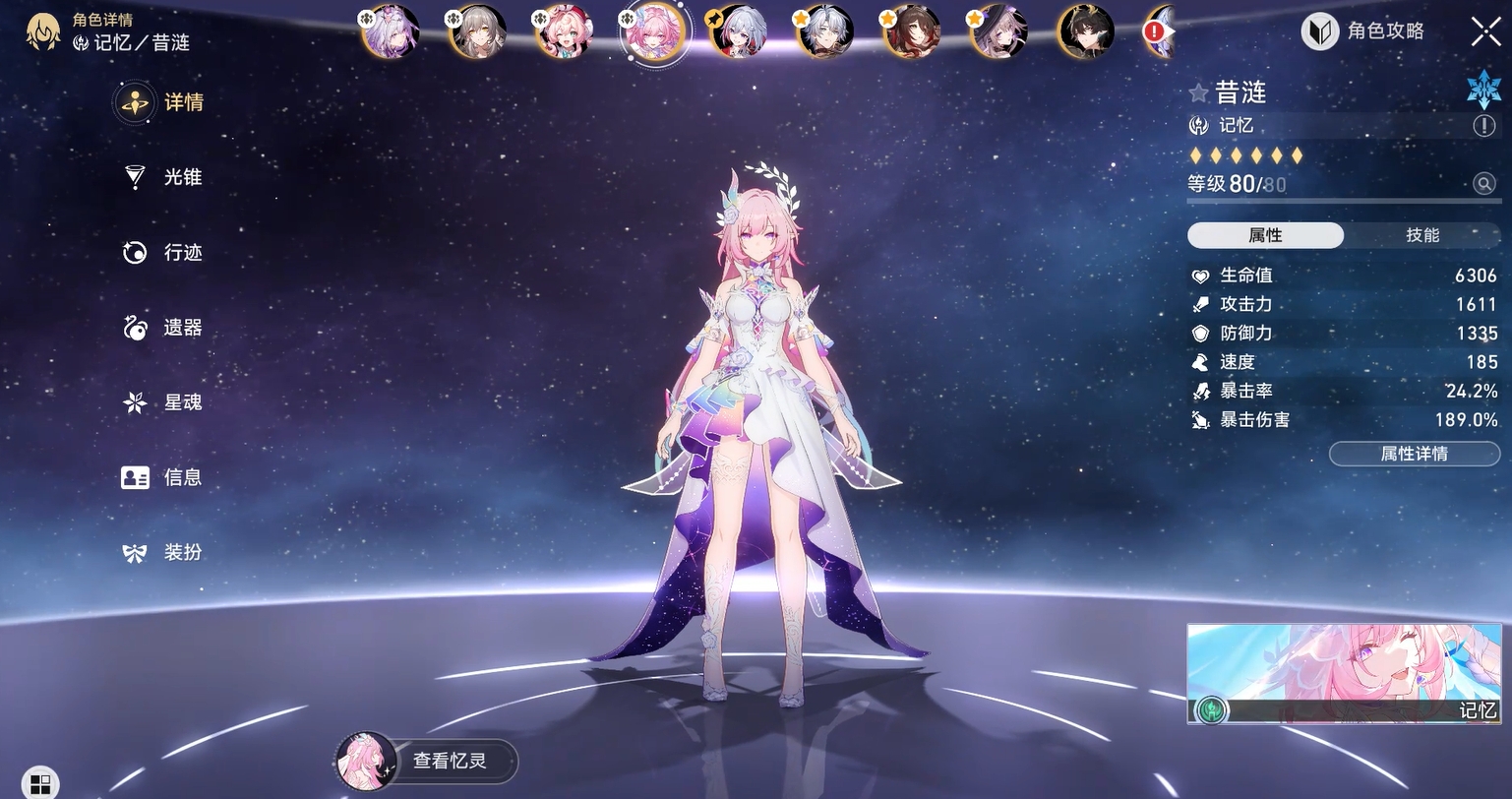Click the exclamation info icon beside 记忆
Viewport: 1512px width, 799px height.
click(x=1483, y=126)
